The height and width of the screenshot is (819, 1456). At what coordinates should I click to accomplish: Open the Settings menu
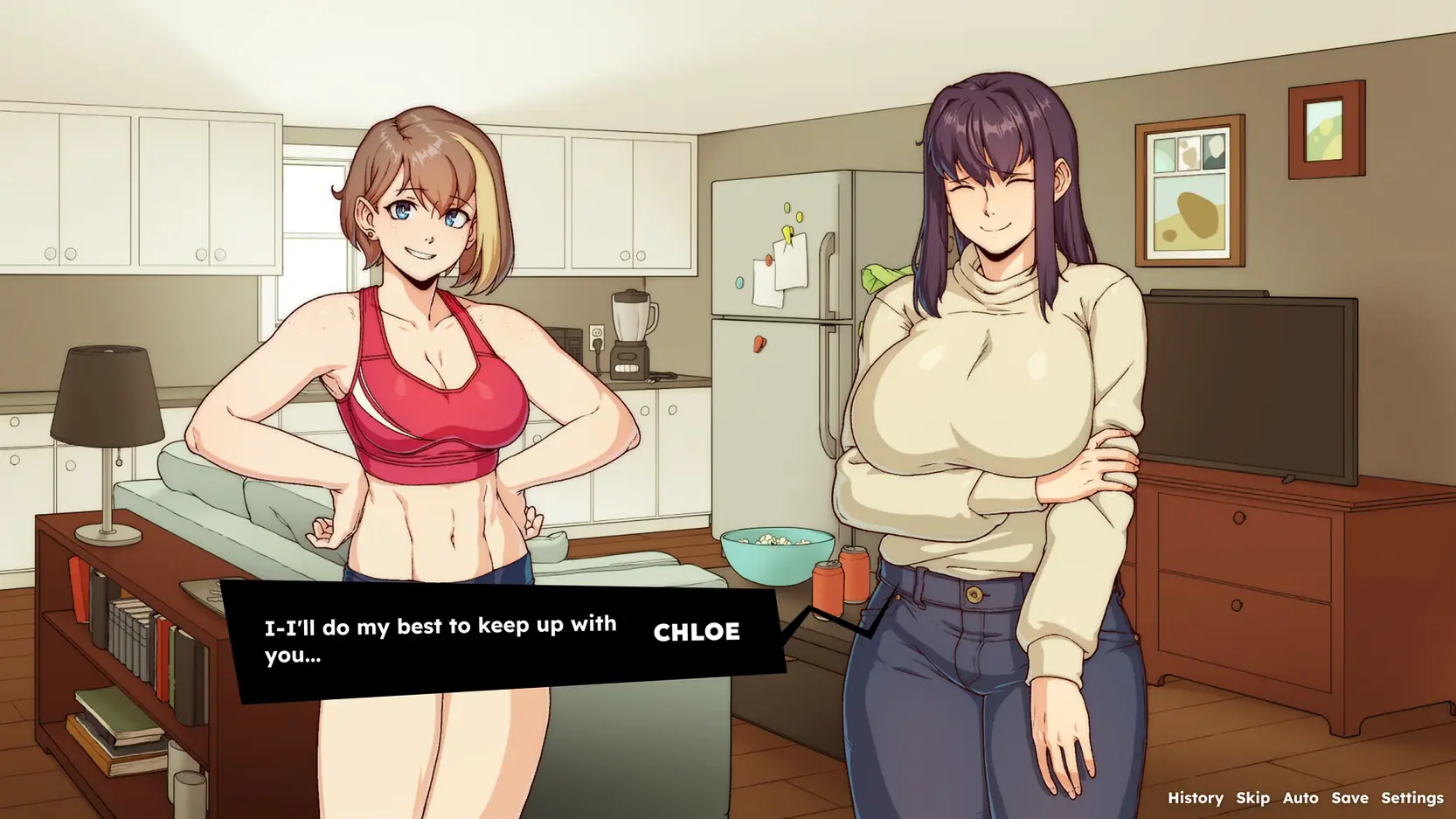coord(1411,797)
